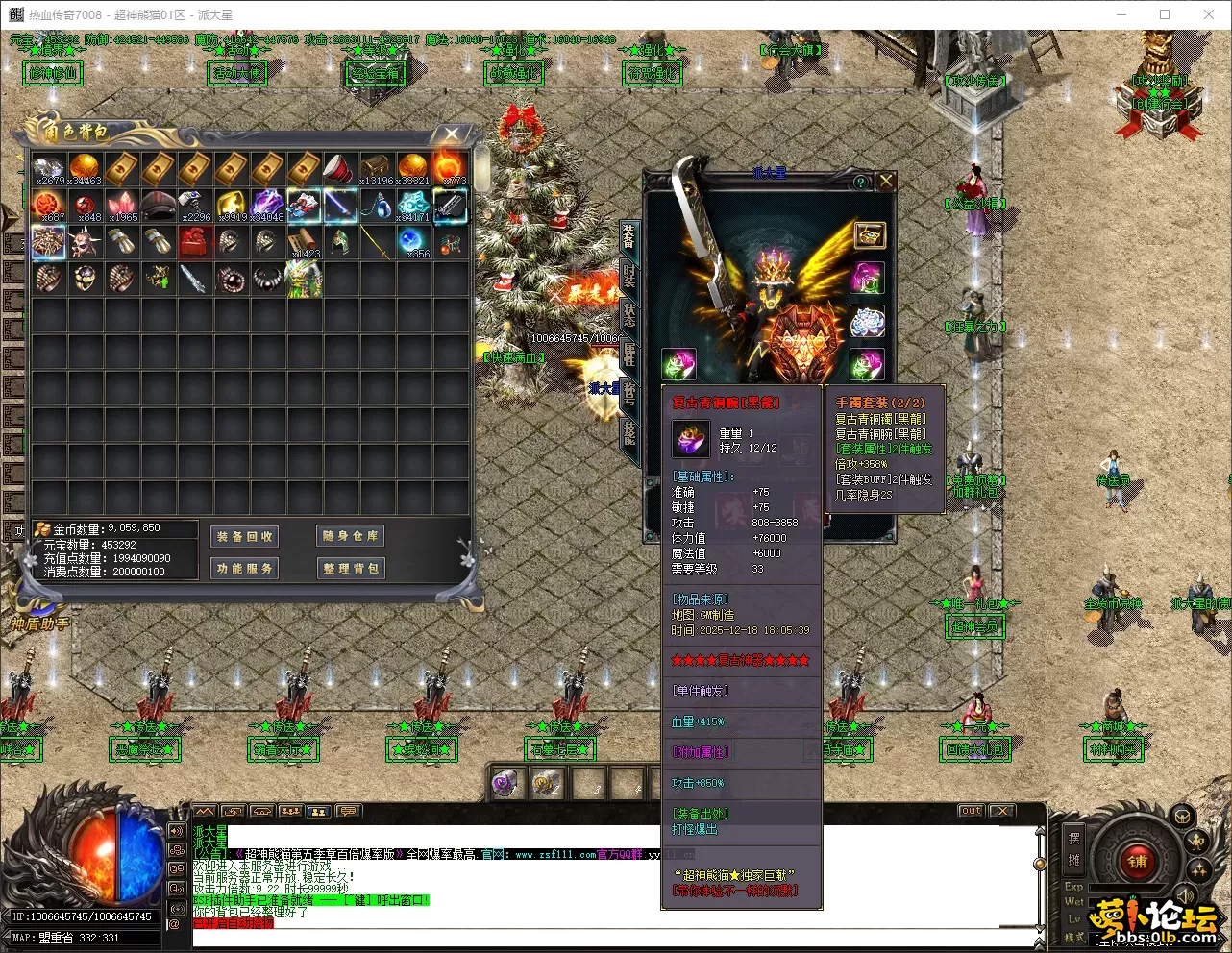Click the red 铺 shop button
Image resolution: width=1232 pixels, height=953 pixels.
click(x=1138, y=862)
